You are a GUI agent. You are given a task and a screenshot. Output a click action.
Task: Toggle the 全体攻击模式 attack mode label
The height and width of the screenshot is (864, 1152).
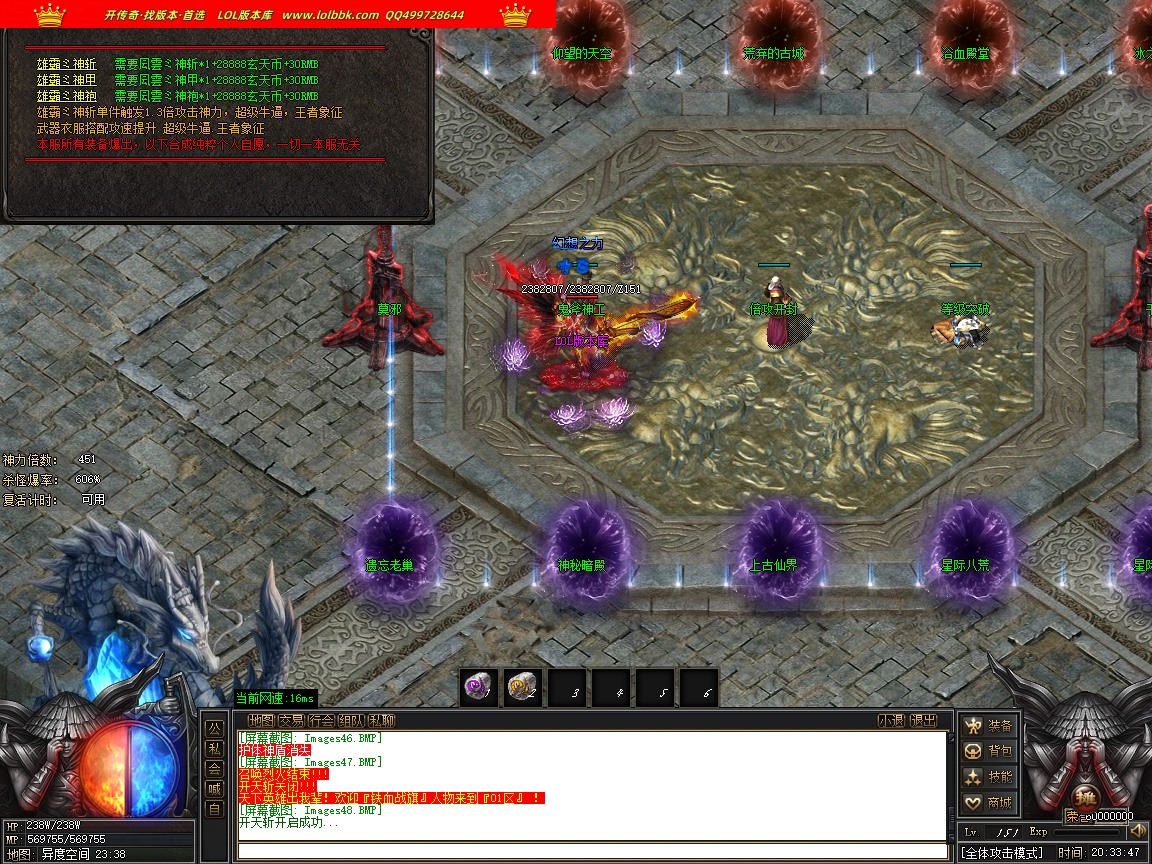pos(1002,853)
